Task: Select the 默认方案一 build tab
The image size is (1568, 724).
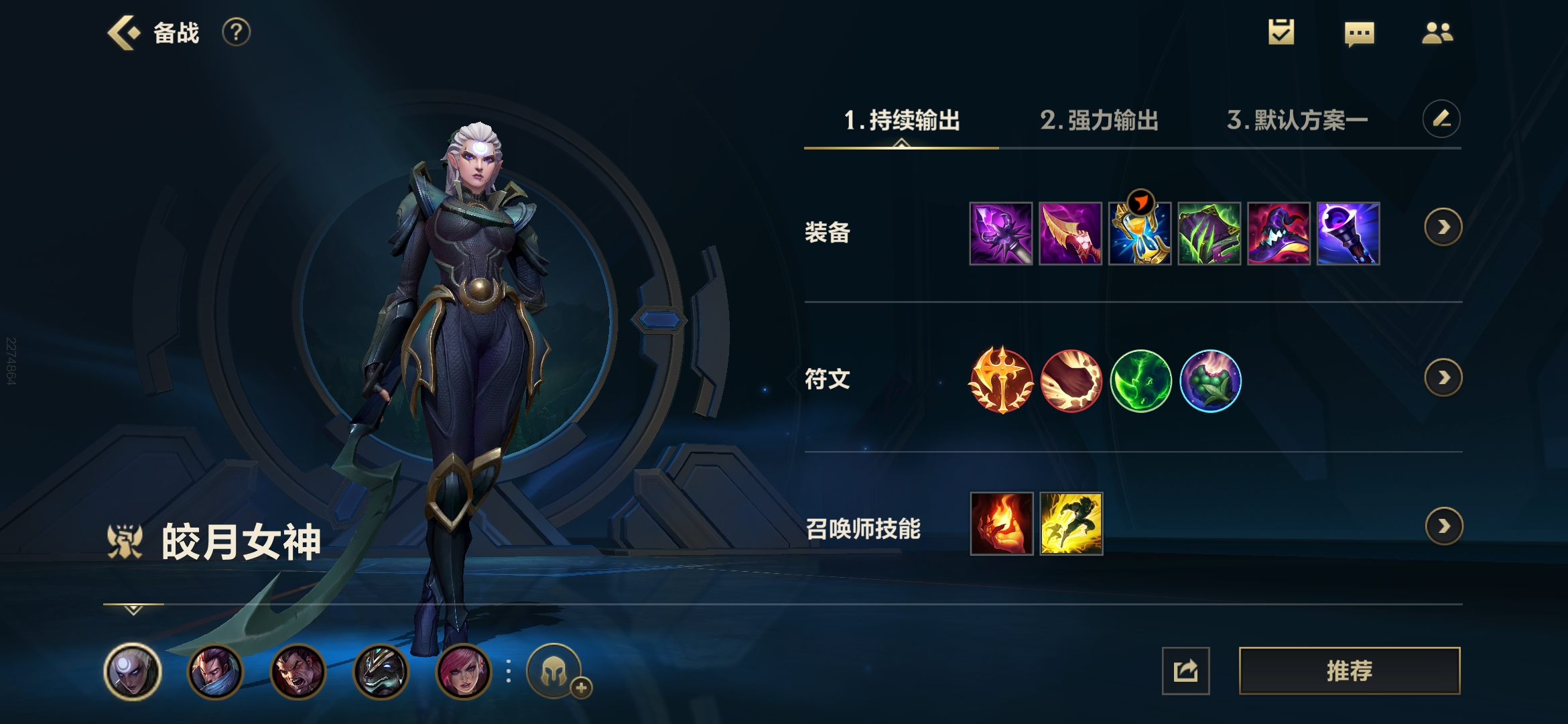Action: [1297, 121]
